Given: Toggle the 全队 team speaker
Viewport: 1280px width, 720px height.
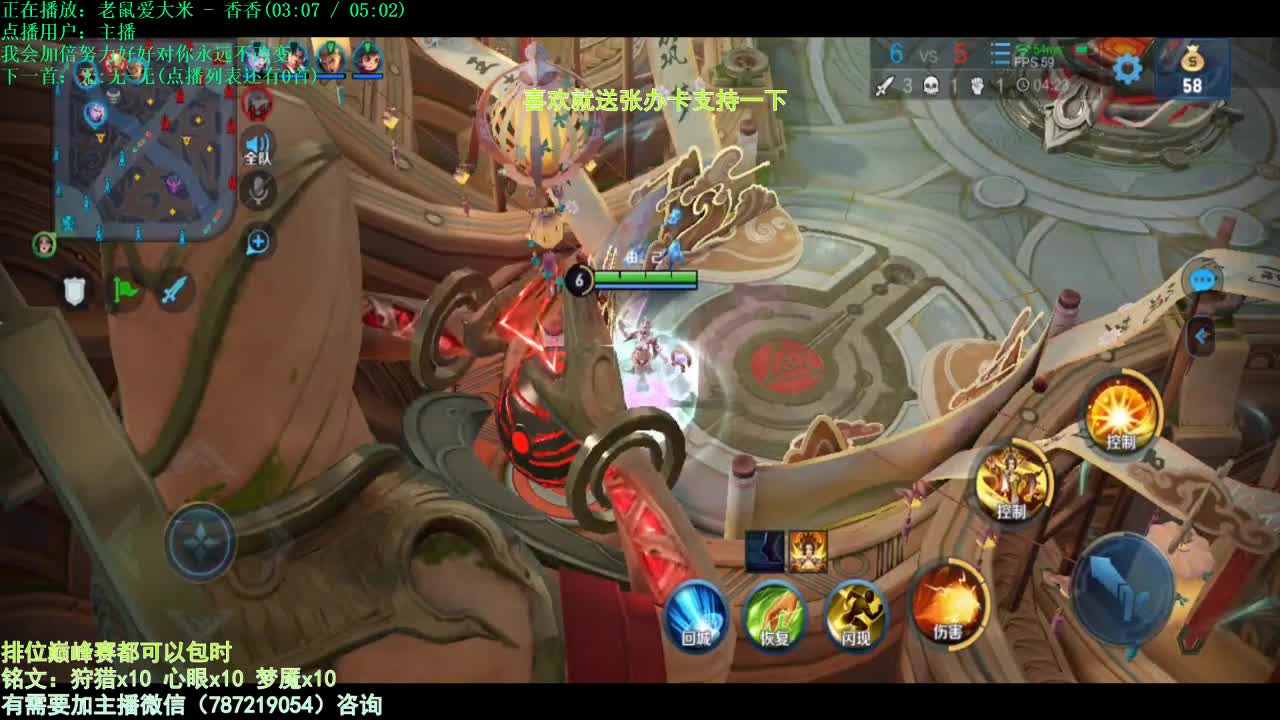Looking at the screenshot, I should click(x=258, y=147).
